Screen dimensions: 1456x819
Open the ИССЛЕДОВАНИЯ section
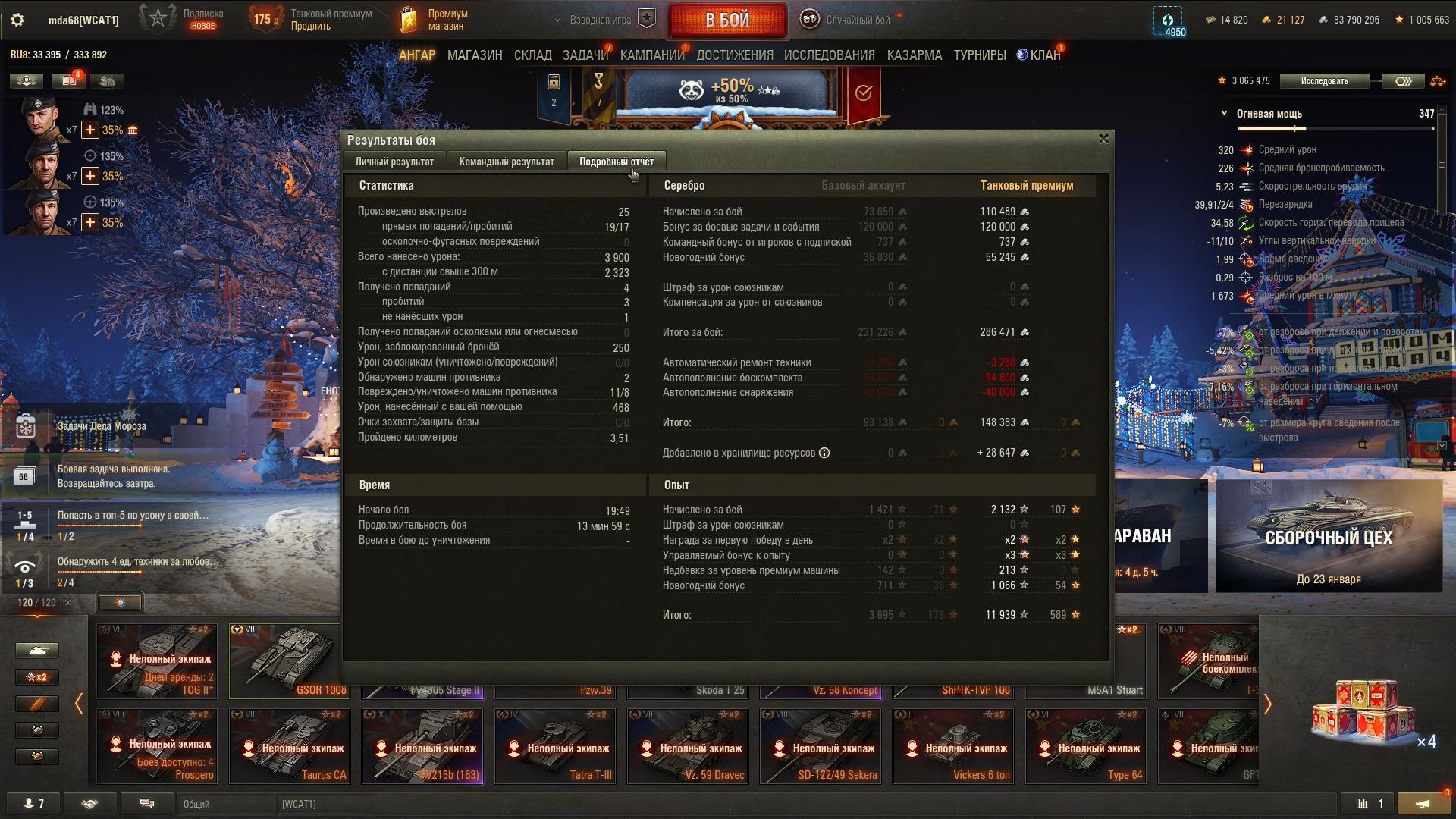pyautogui.click(x=829, y=55)
